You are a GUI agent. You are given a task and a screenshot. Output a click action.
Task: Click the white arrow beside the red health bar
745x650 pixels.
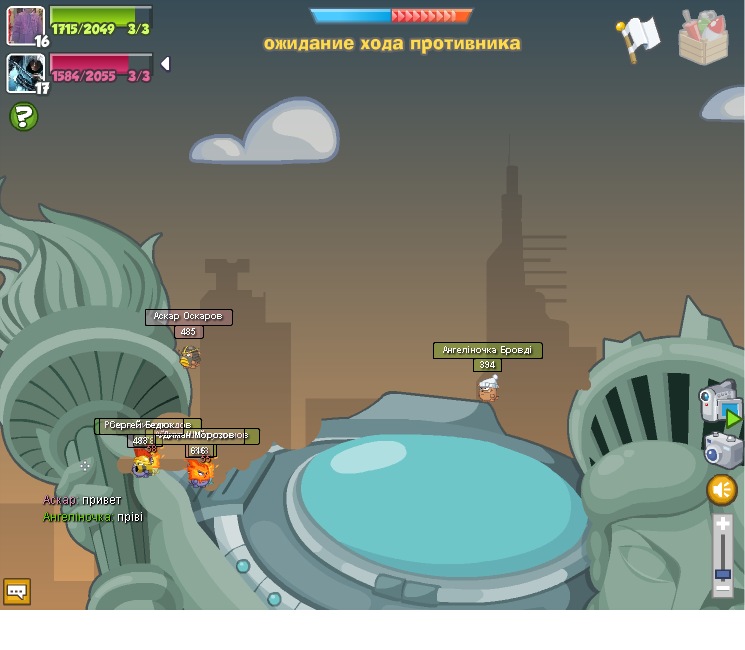(165, 64)
